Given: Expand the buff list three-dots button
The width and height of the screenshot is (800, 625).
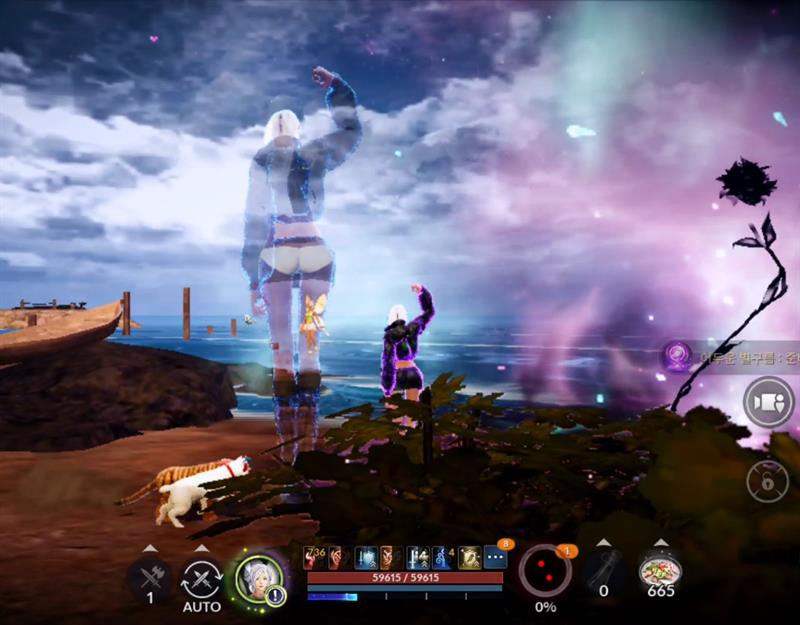Looking at the screenshot, I should (495, 557).
